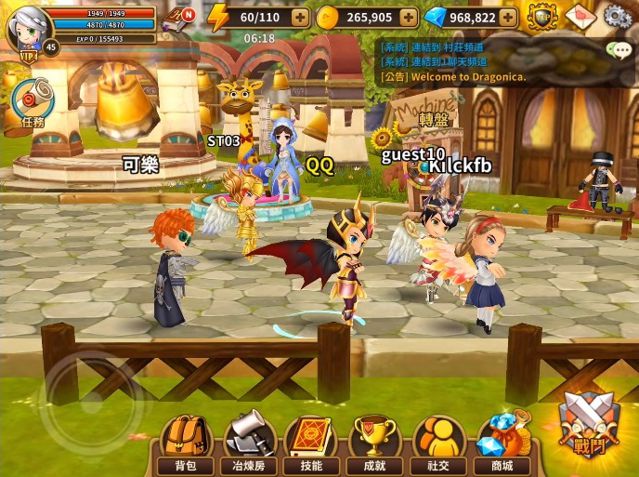Open the 技能 skills book
The image size is (639, 477).
[311, 443]
